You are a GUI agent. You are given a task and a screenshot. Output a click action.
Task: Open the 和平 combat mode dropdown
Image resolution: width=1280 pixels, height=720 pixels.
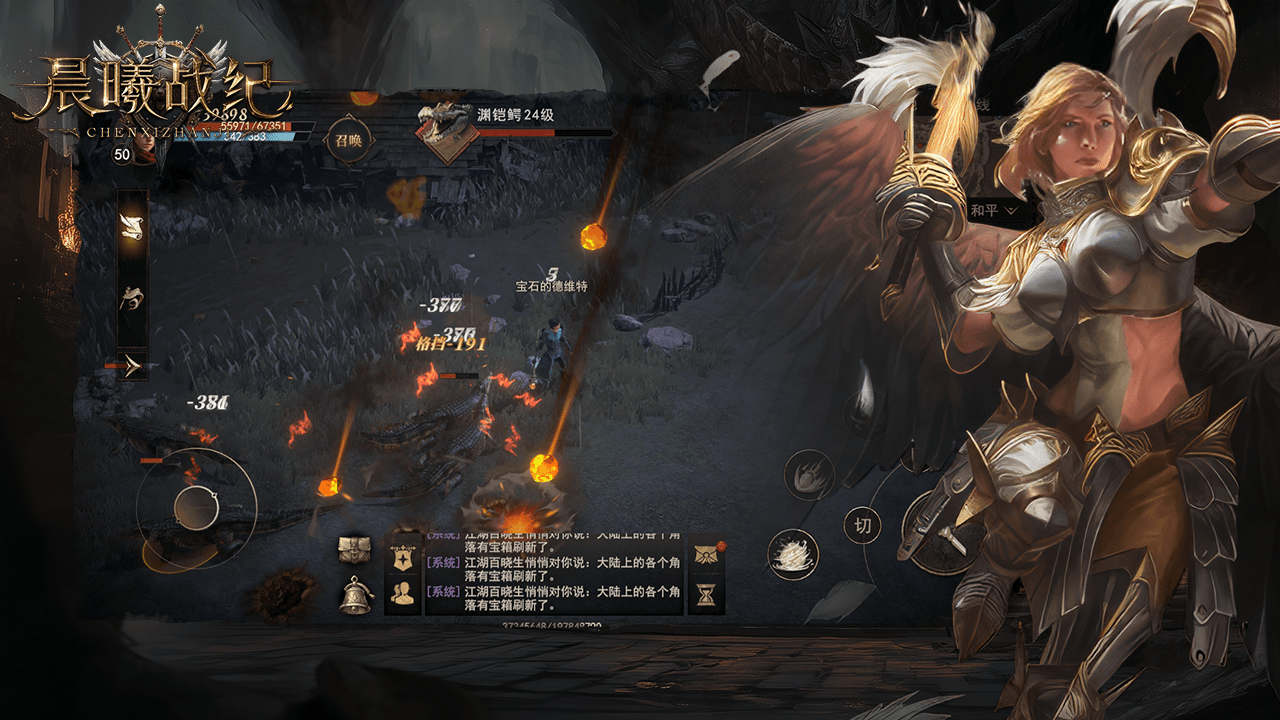point(994,211)
